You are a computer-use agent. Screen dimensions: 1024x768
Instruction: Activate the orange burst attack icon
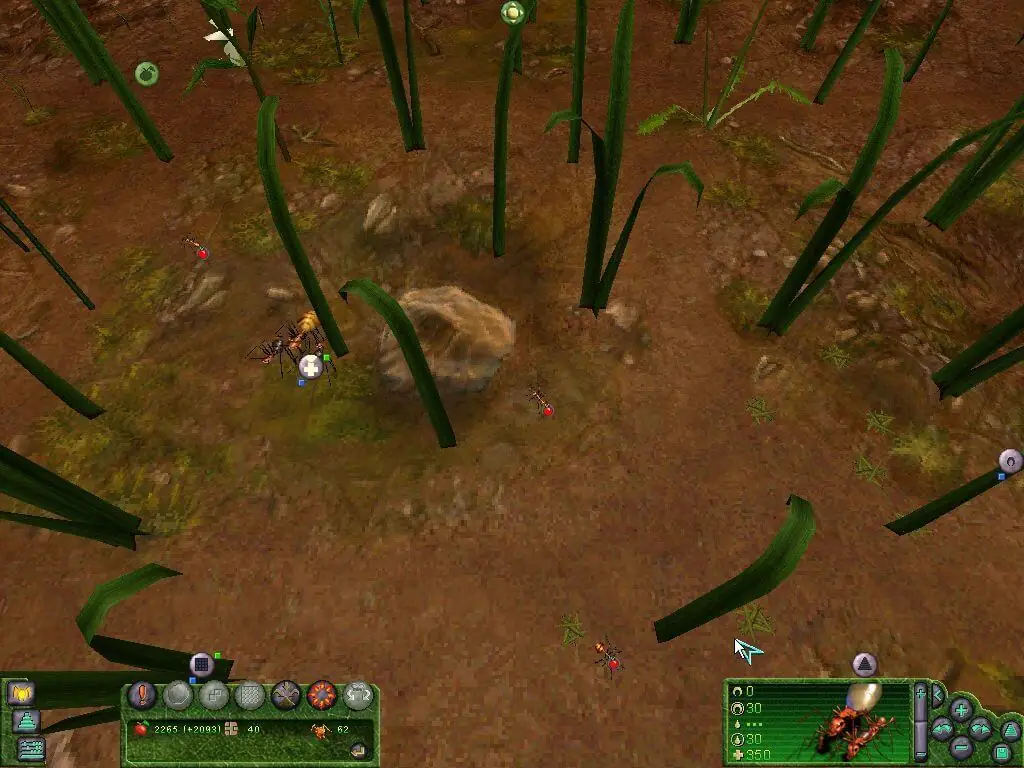[x=321, y=694]
